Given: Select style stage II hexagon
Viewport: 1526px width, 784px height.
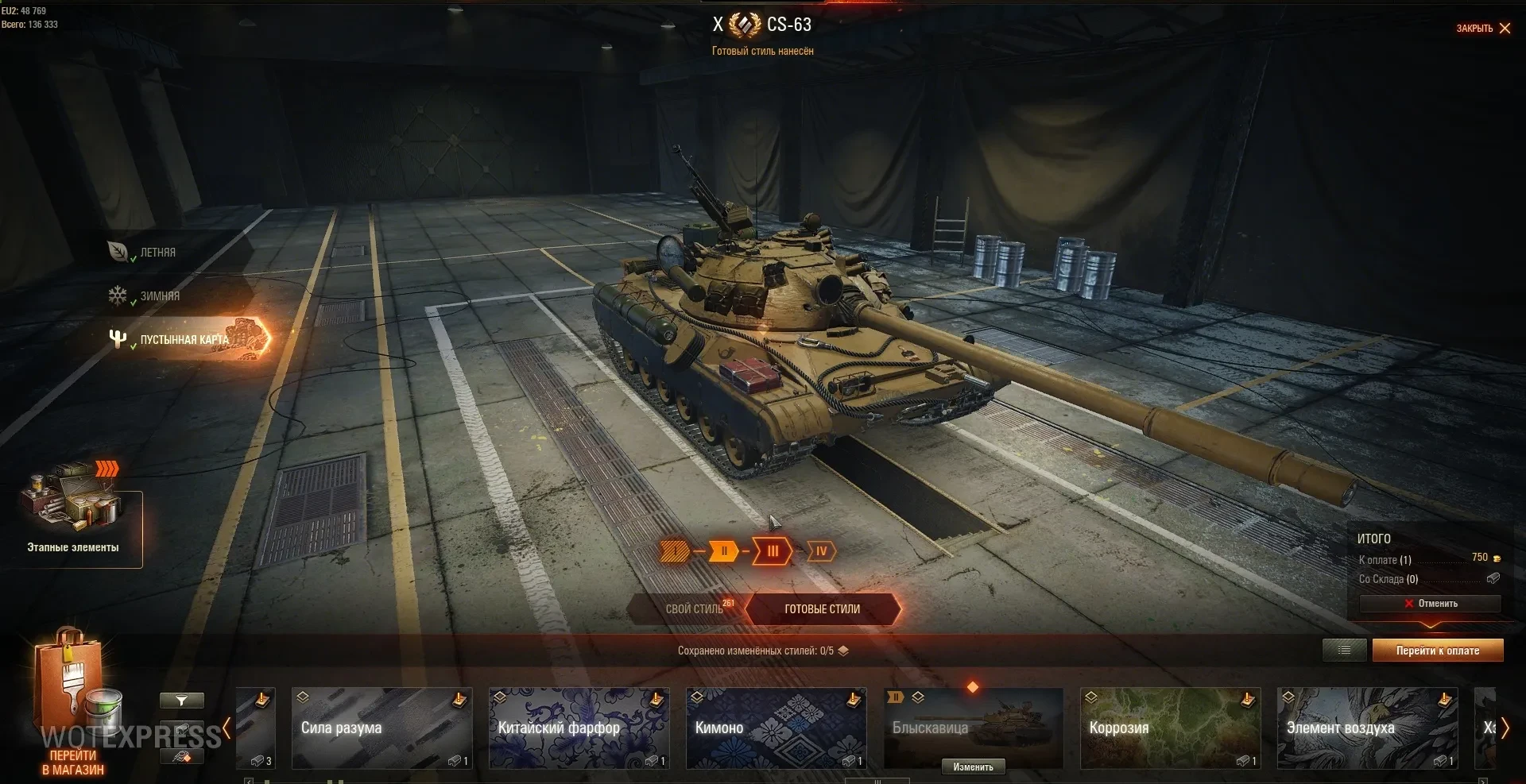Looking at the screenshot, I should pyautogui.click(x=723, y=551).
